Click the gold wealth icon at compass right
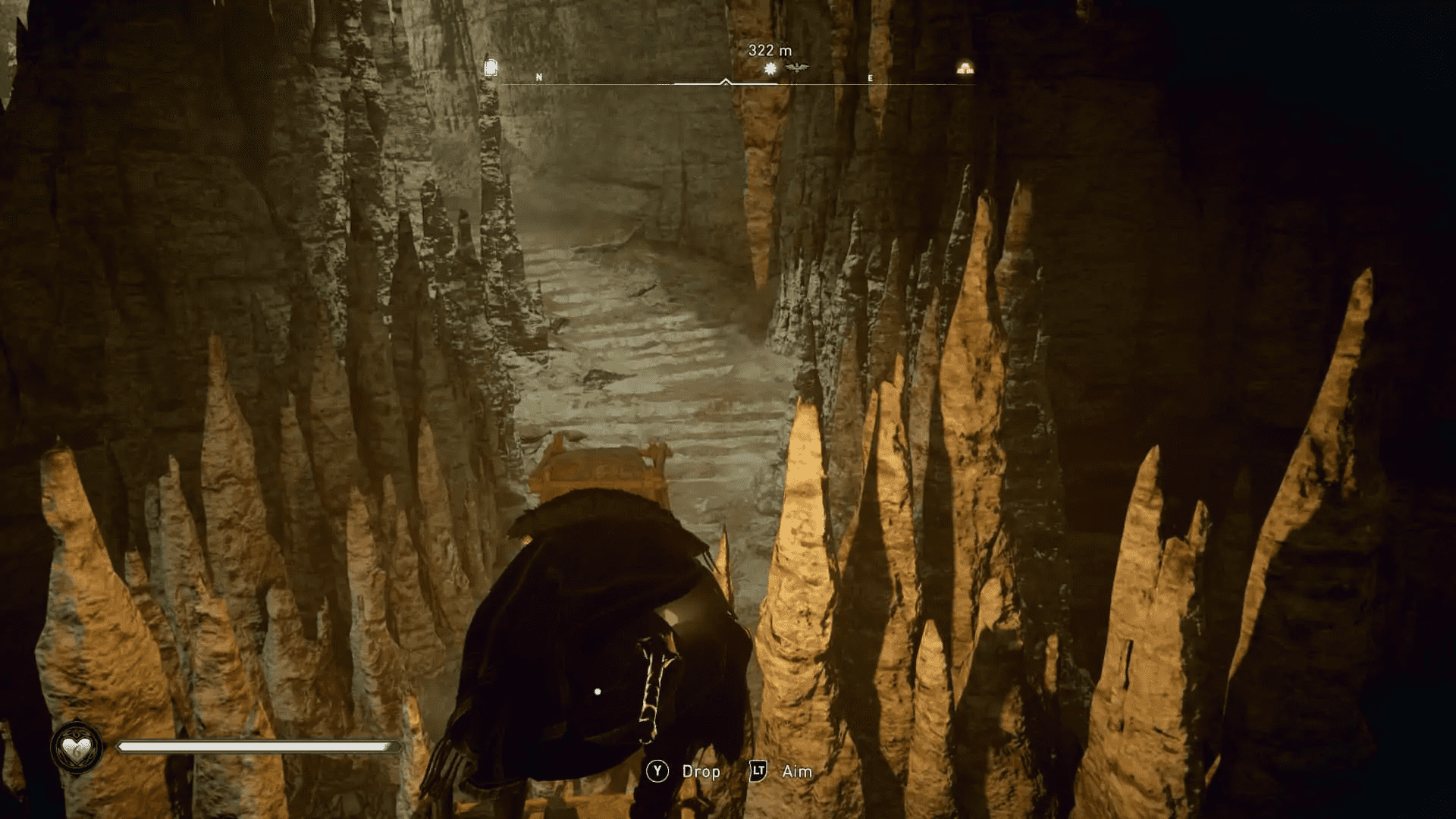Viewport: 1456px width, 819px height. [x=965, y=69]
